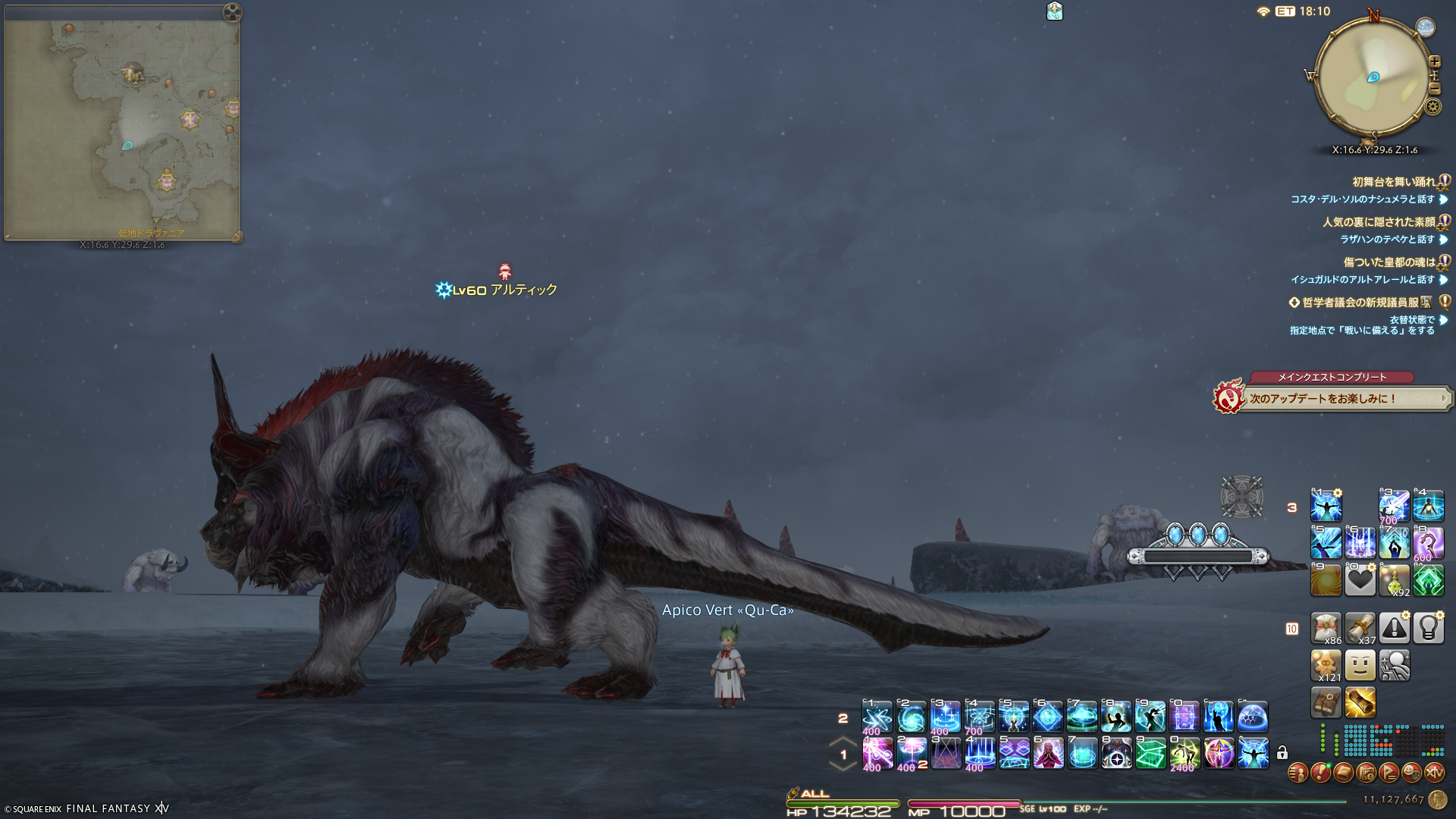Use the pink ribbon bag item x86

(x=1326, y=629)
